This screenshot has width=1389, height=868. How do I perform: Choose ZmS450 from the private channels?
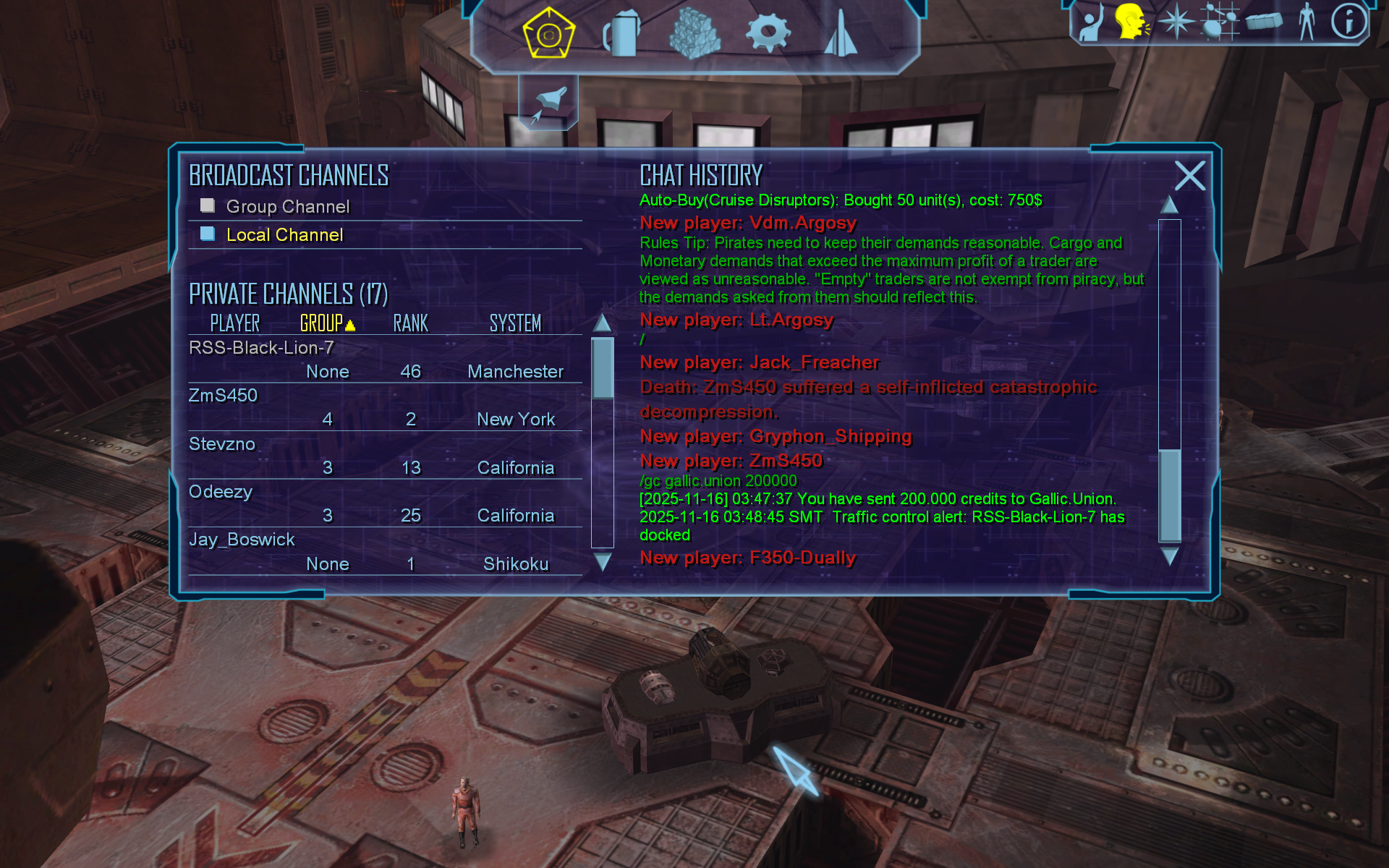(x=223, y=396)
